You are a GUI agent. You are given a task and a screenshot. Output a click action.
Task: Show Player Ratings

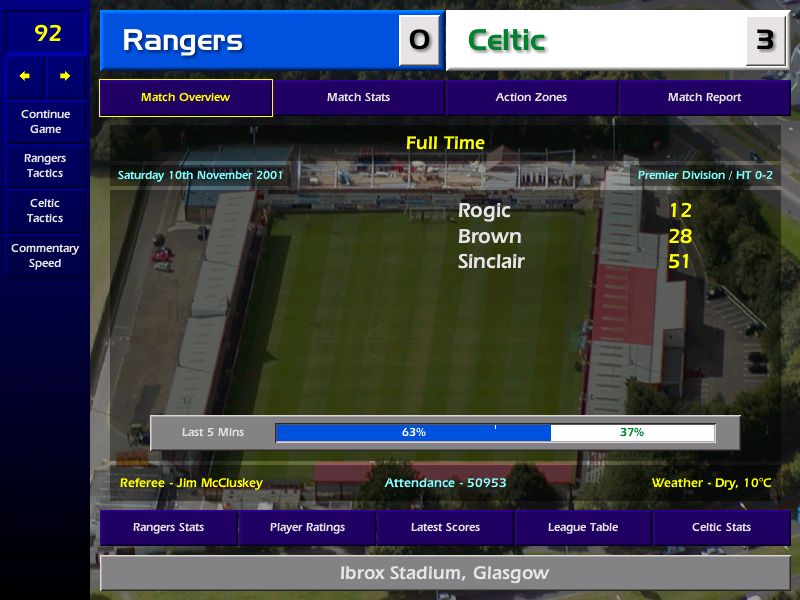[307, 527]
